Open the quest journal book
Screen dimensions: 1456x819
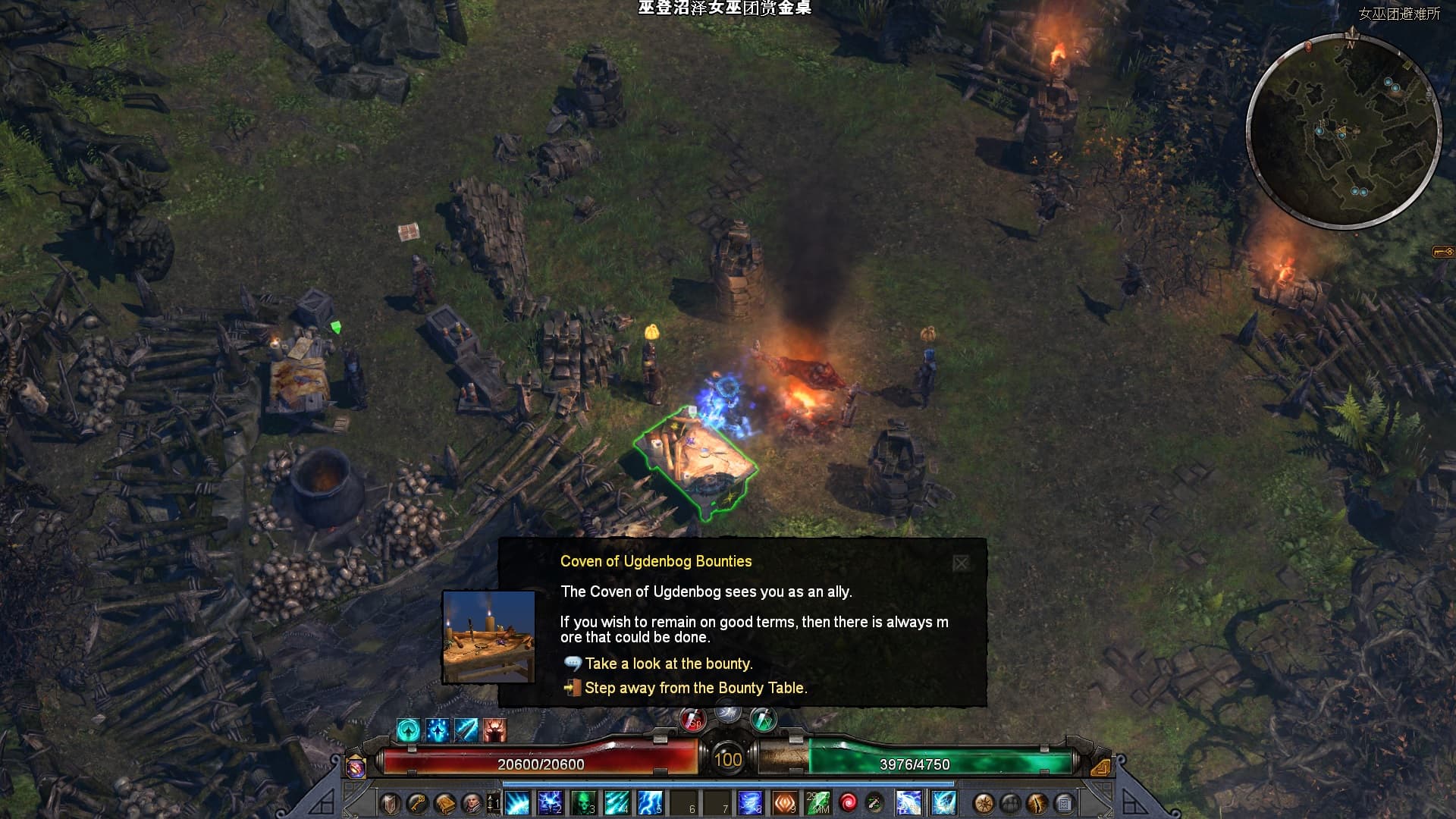pyautogui.click(x=445, y=803)
